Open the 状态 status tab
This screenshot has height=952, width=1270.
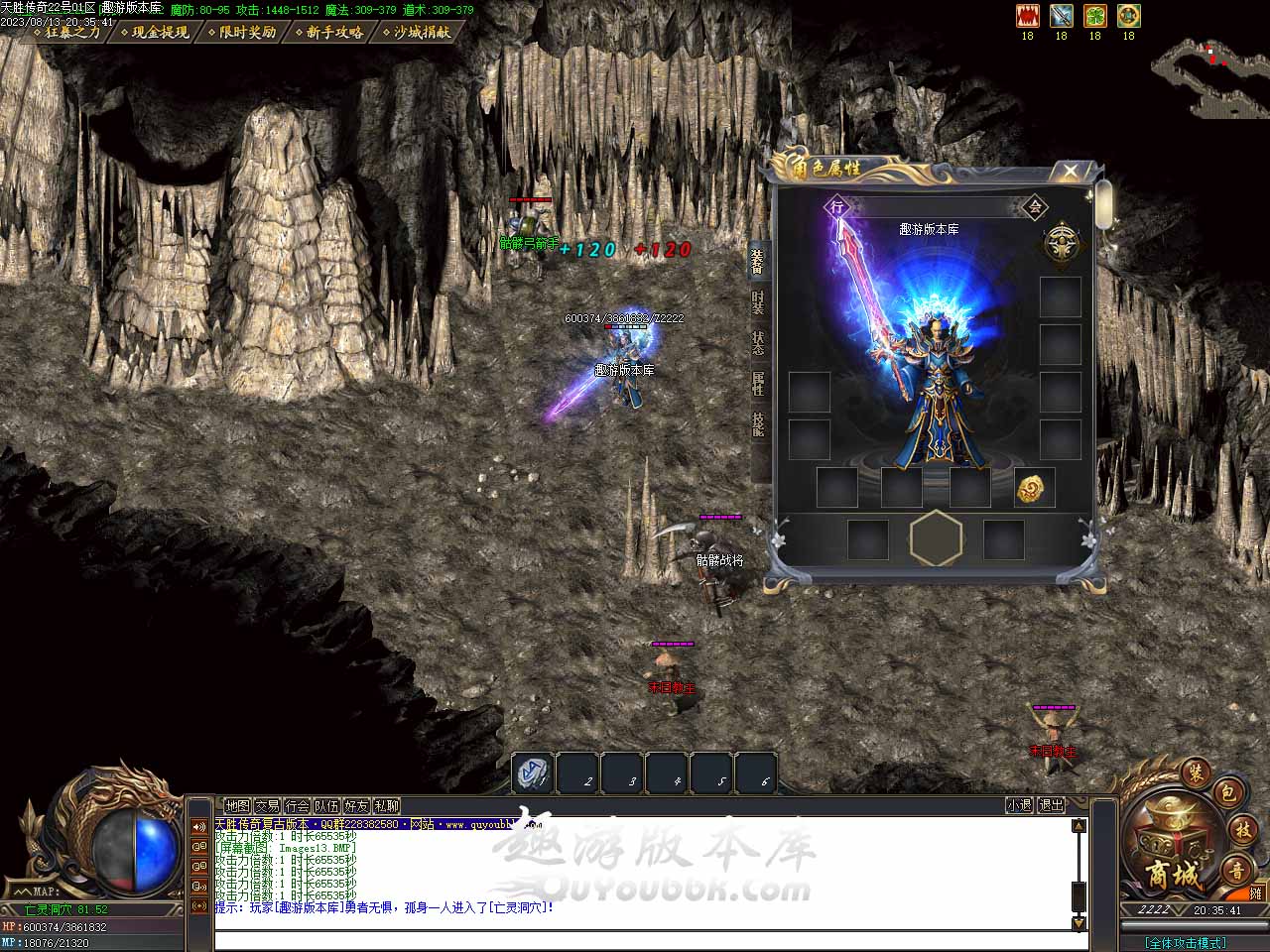pos(758,343)
